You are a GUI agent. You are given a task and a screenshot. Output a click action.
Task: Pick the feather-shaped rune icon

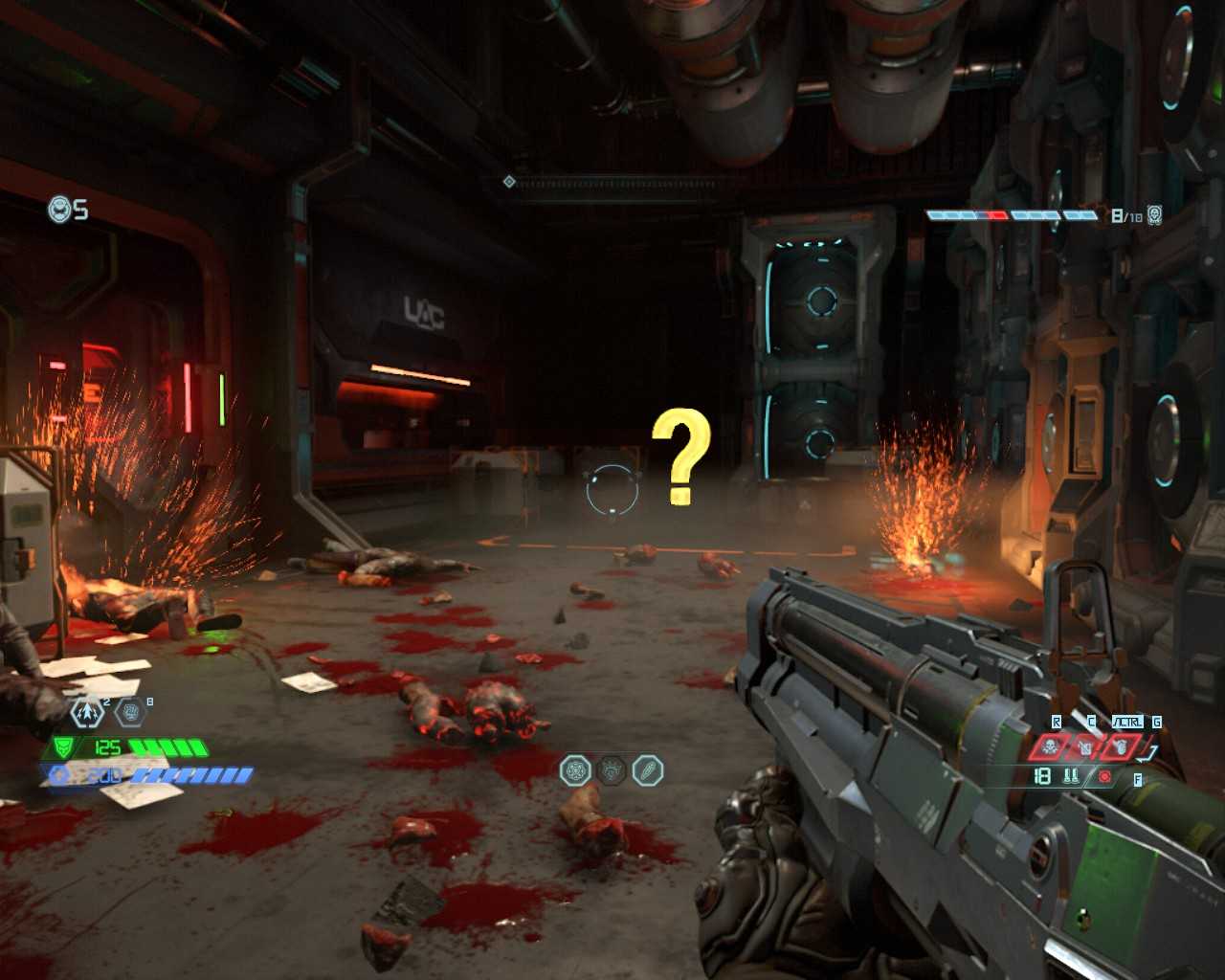coord(648,770)
